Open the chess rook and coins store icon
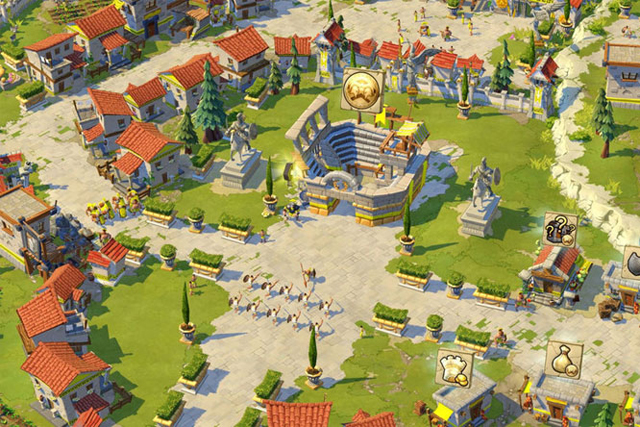This screenshot has width=640, height=427. tap(454, 368)
